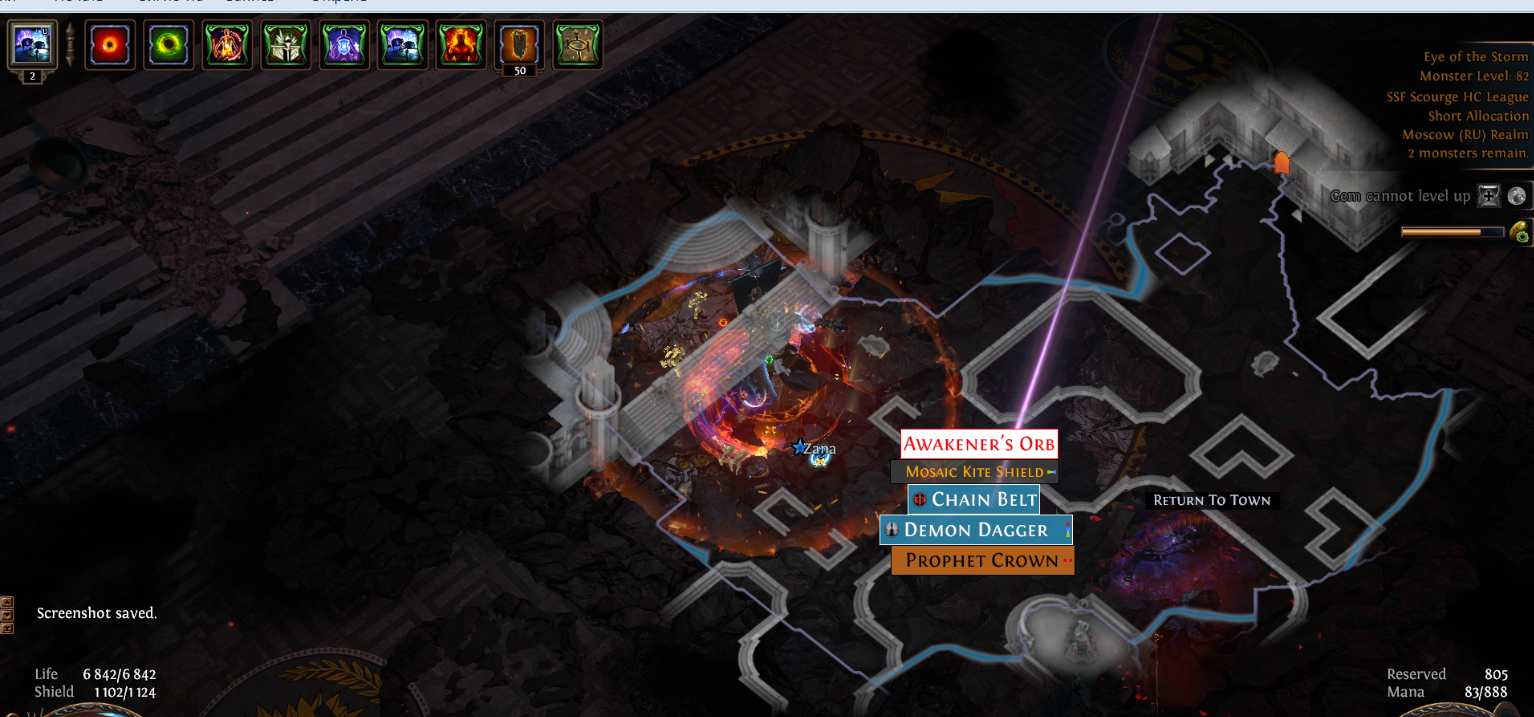Click the gem level-up plus button
1534x717 pixels.
(1489, 196)
